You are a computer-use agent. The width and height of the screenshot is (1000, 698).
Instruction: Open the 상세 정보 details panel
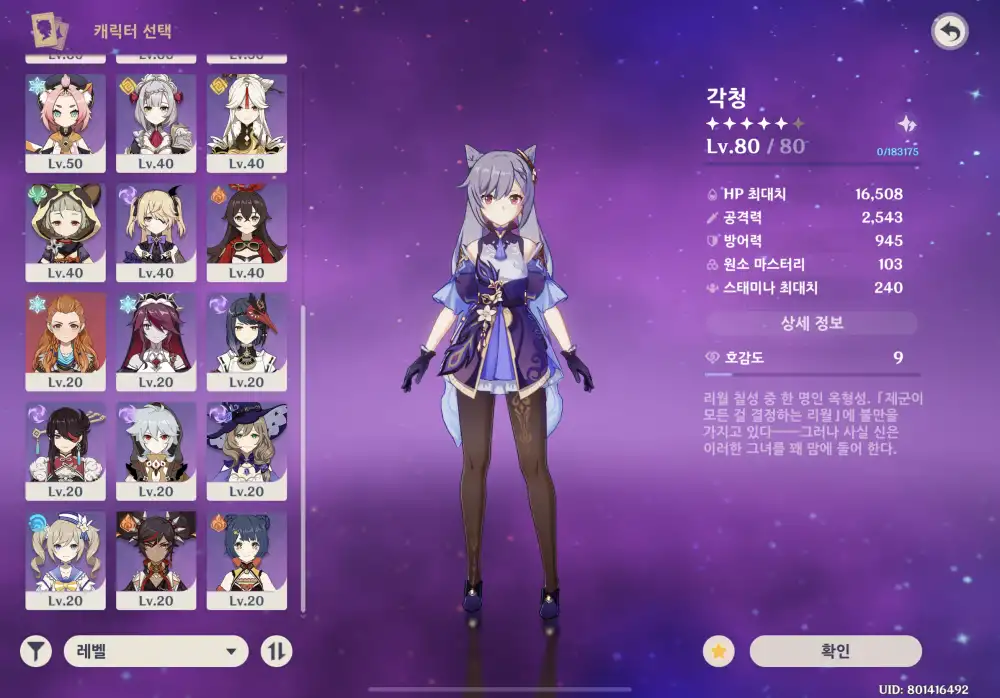(811, 323)
